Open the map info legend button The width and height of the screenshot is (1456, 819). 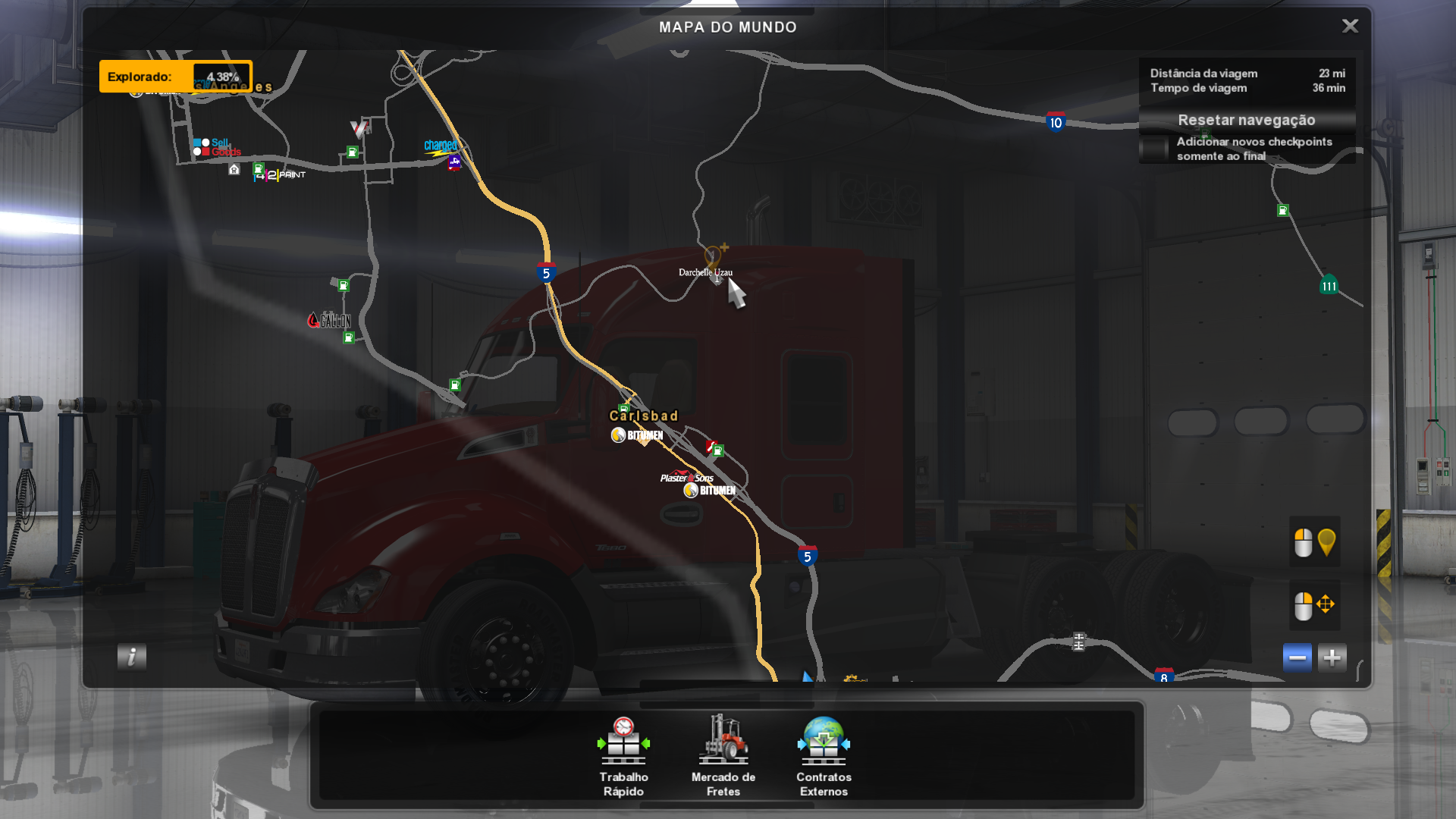tap(132, 657)
